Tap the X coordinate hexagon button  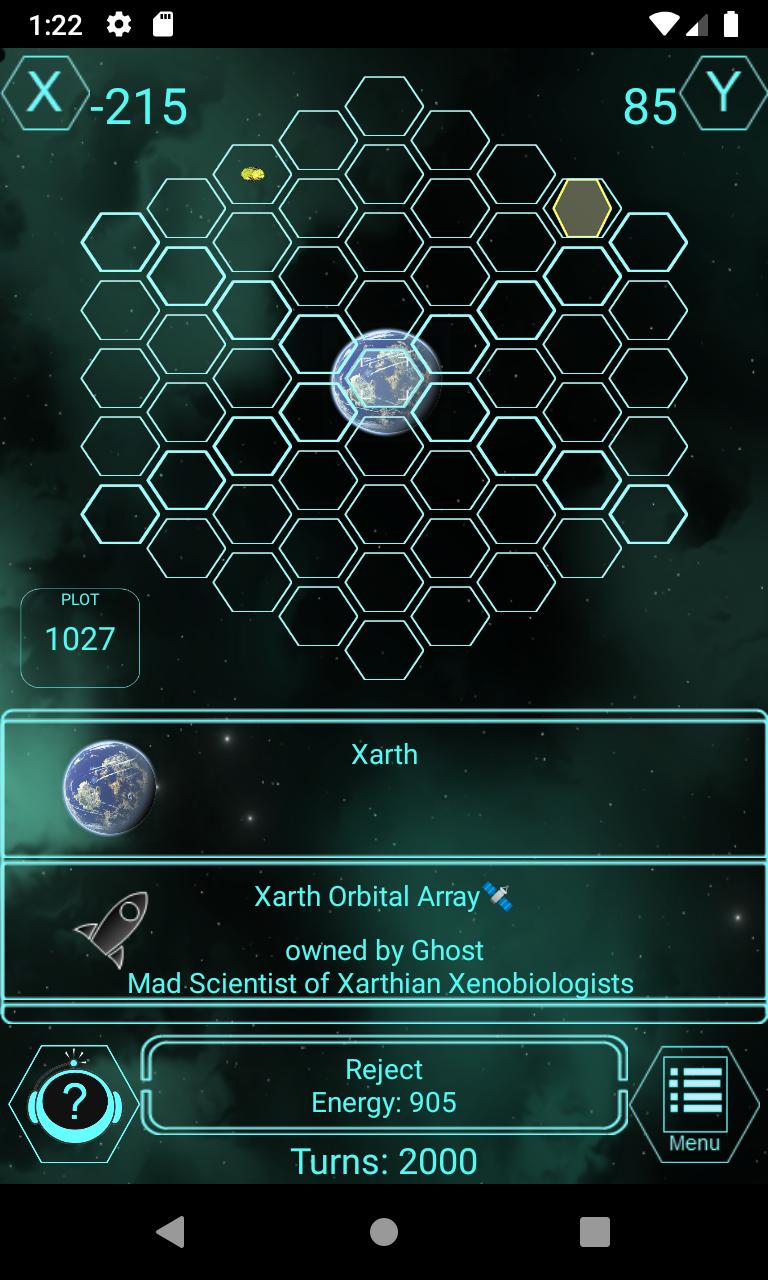[45, 93]
